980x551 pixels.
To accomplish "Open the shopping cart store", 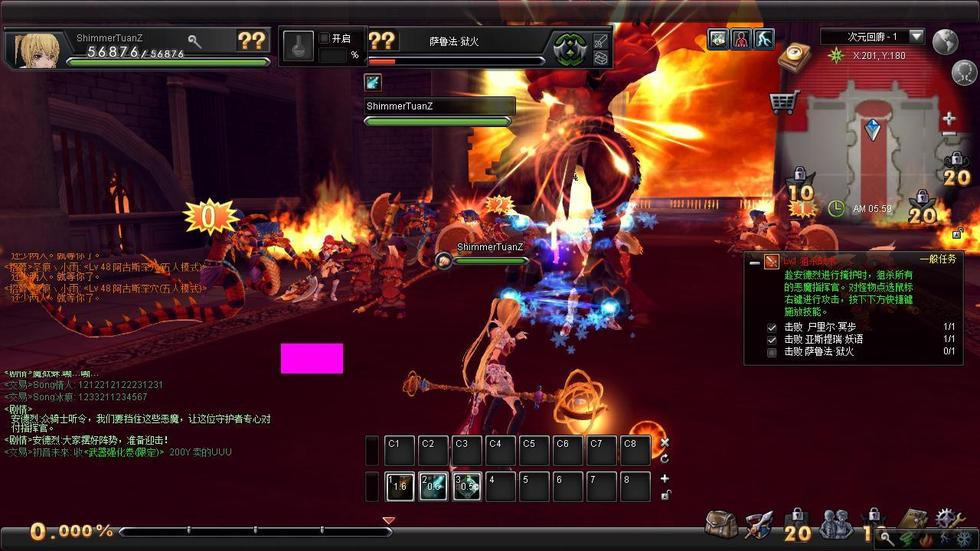I will [783, 101].
